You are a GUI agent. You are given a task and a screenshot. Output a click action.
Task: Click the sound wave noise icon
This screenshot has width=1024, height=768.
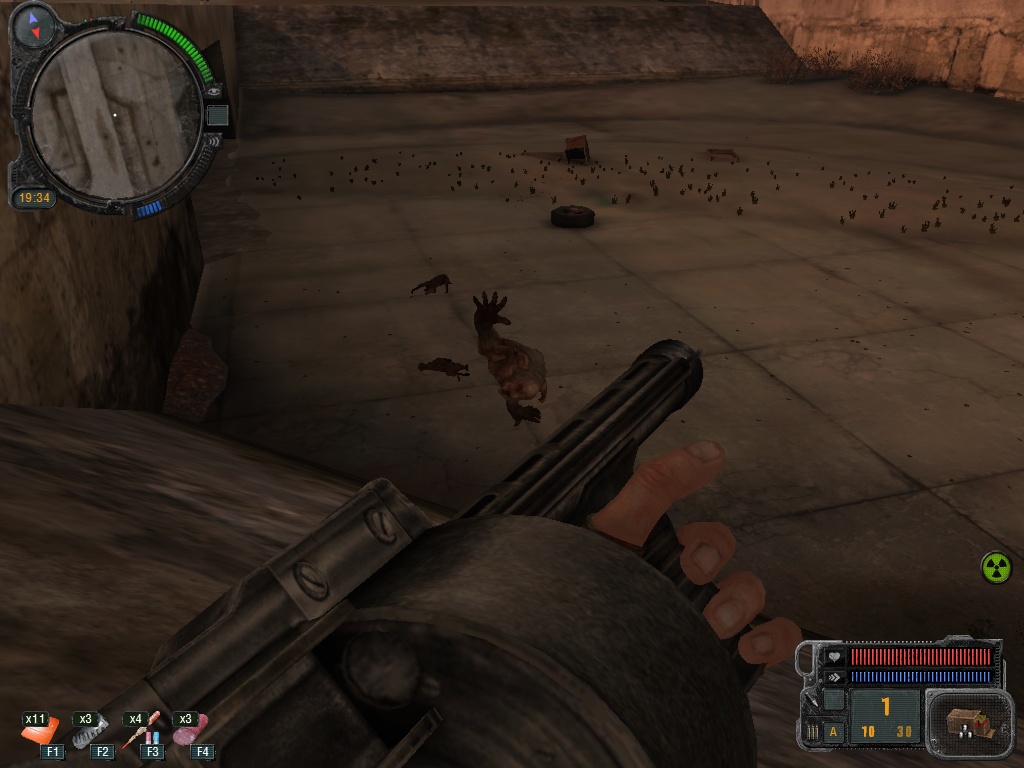pyautogui.click(x=214, y=141)
